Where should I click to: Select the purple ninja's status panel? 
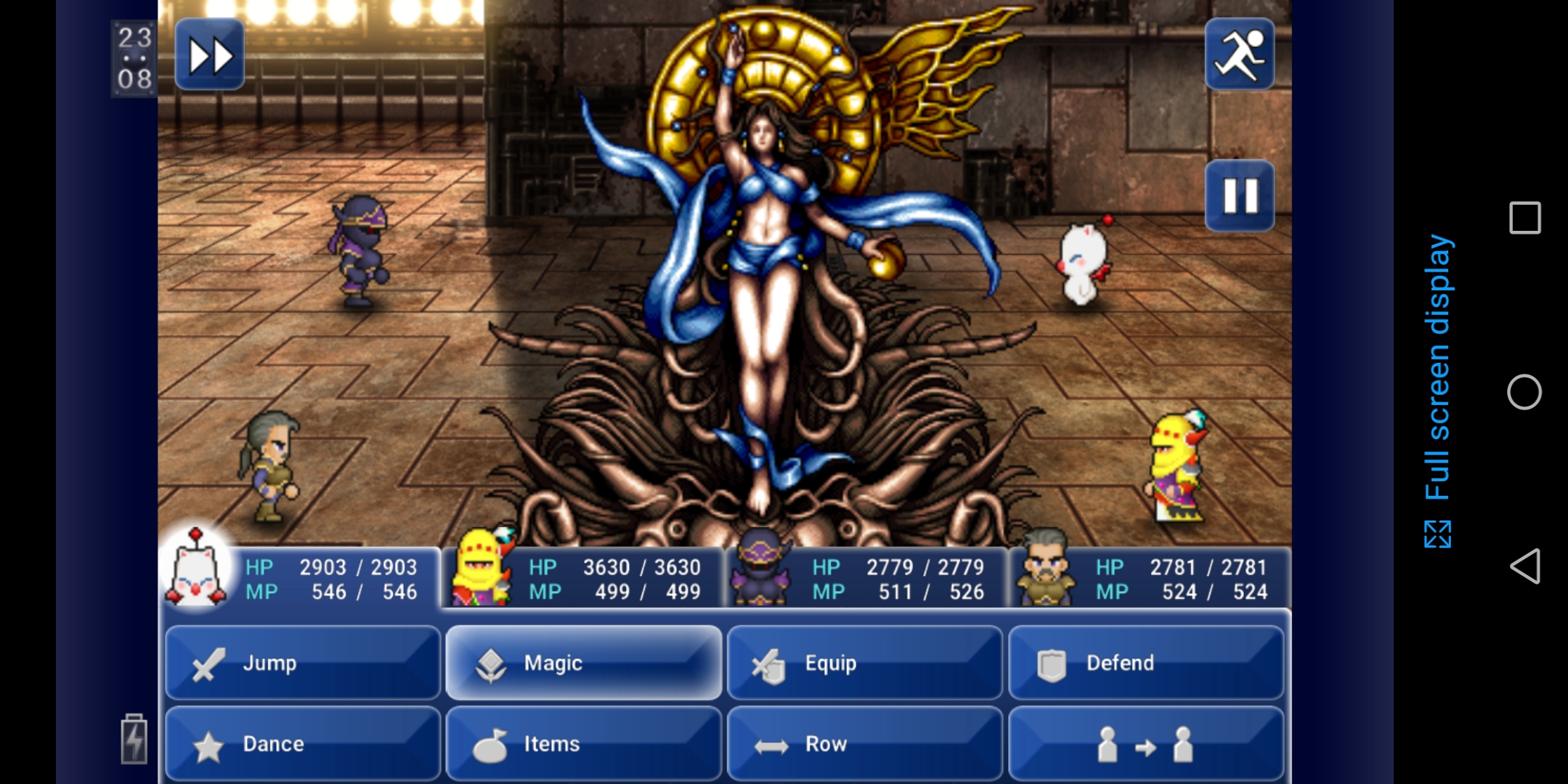coord(866,579)
